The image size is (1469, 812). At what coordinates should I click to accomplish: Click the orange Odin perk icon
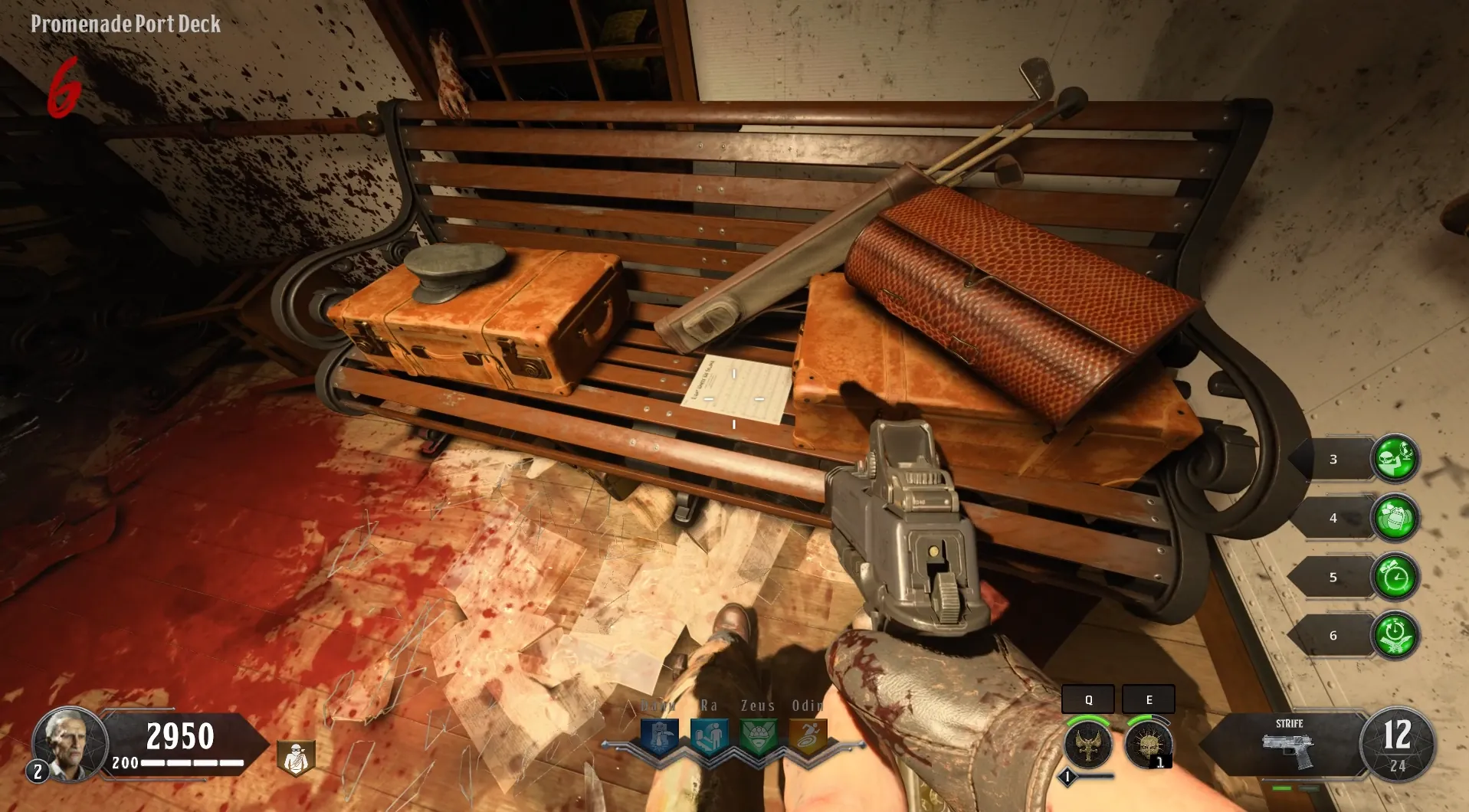[x=808, y=738]
